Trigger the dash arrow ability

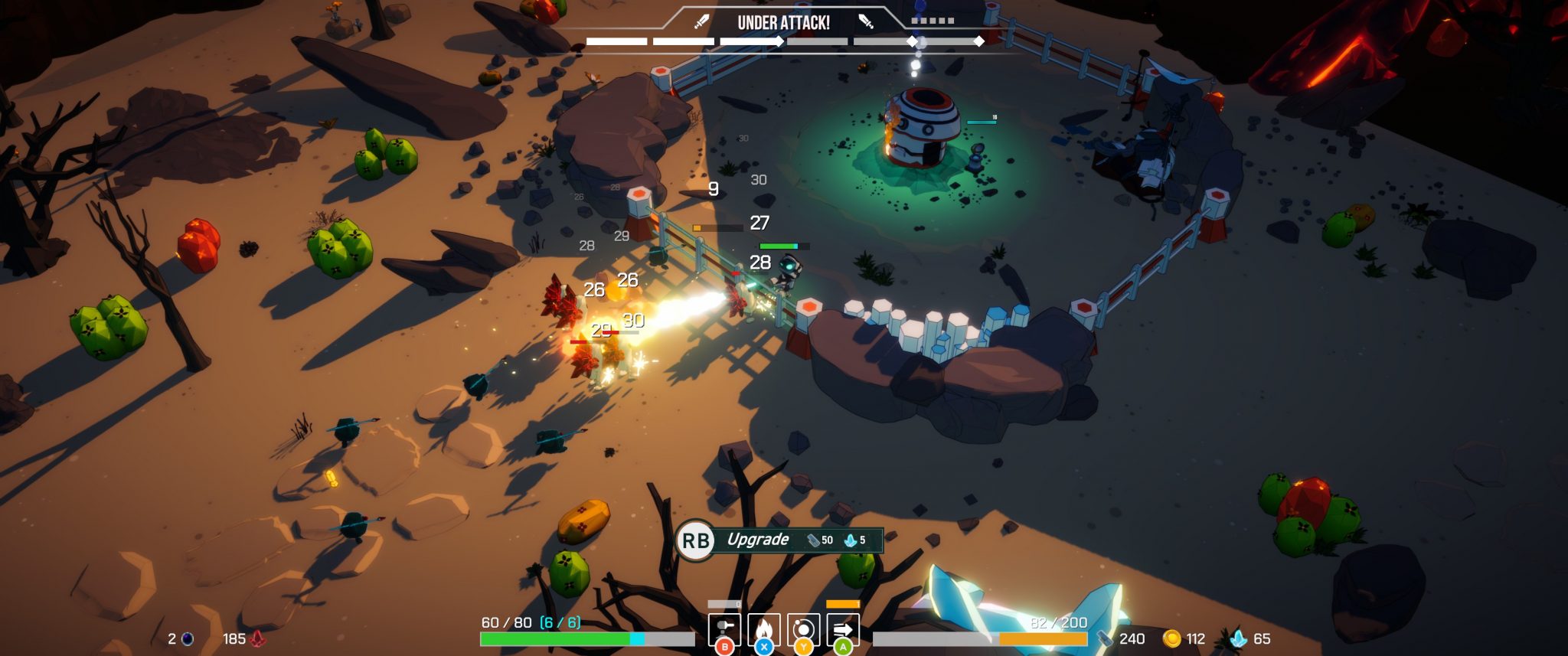(x=843, y=629)
